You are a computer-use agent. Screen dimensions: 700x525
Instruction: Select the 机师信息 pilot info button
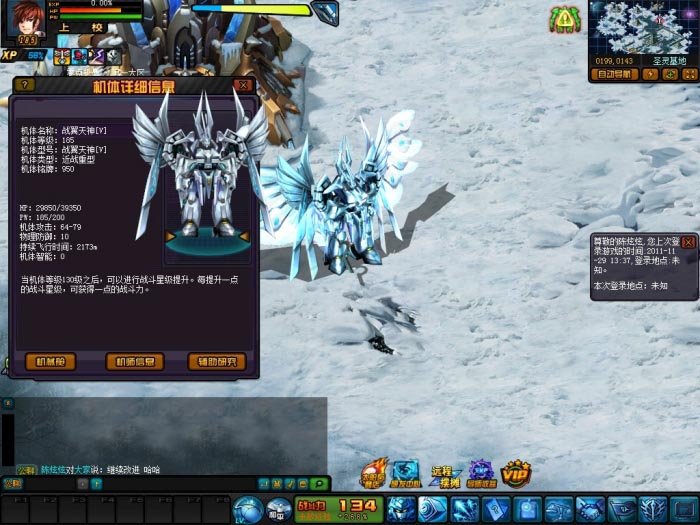point(134,362)
